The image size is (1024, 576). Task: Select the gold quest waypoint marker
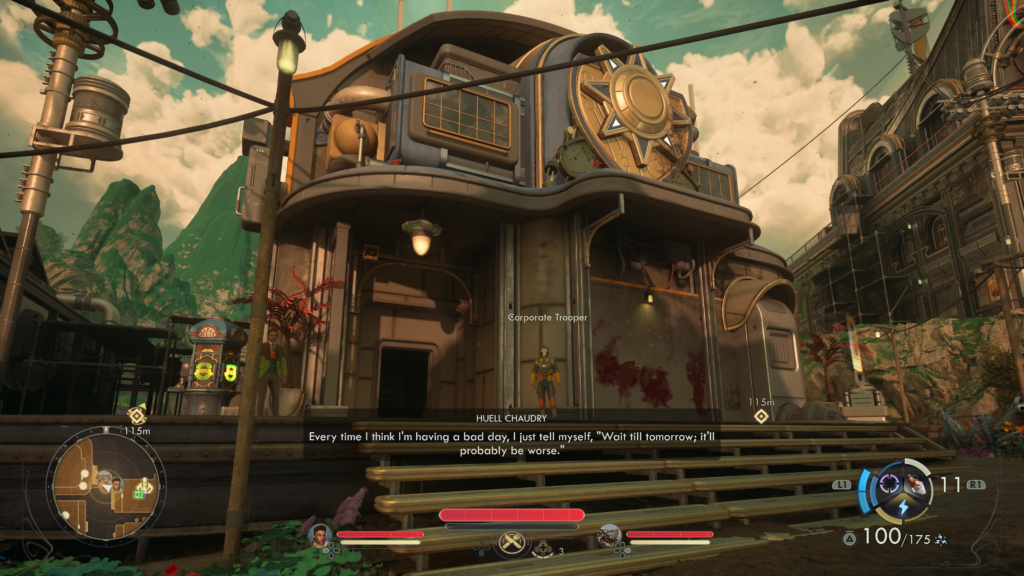click(x=137, y=415)
